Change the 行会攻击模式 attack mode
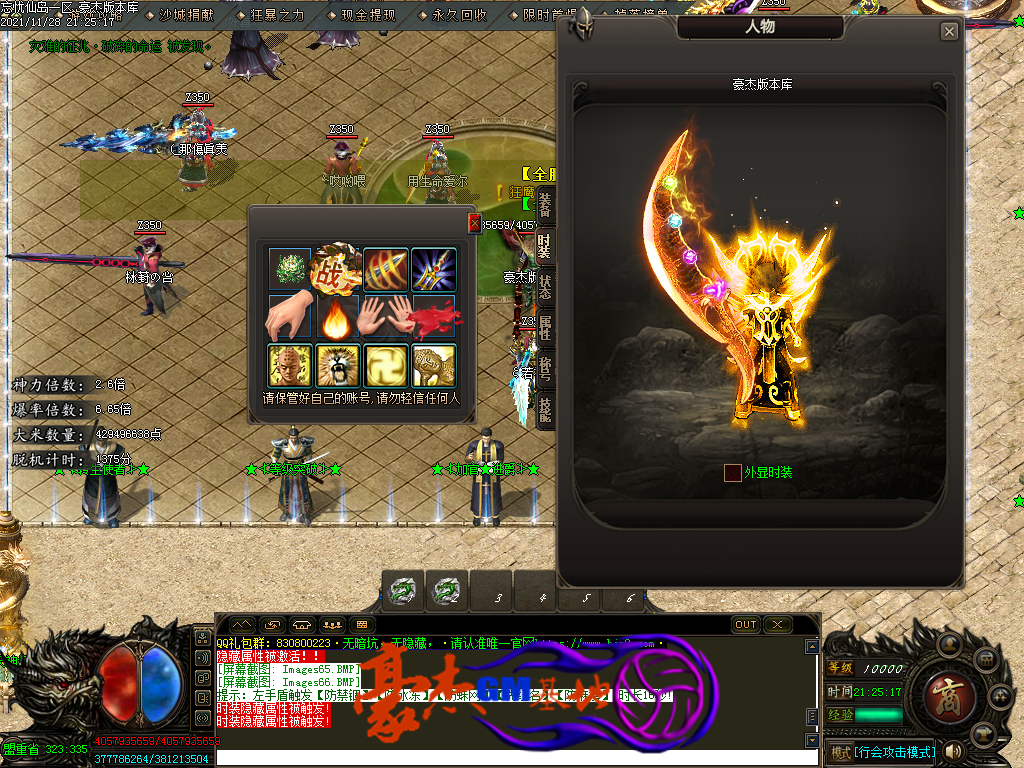 tap(881, 751)
